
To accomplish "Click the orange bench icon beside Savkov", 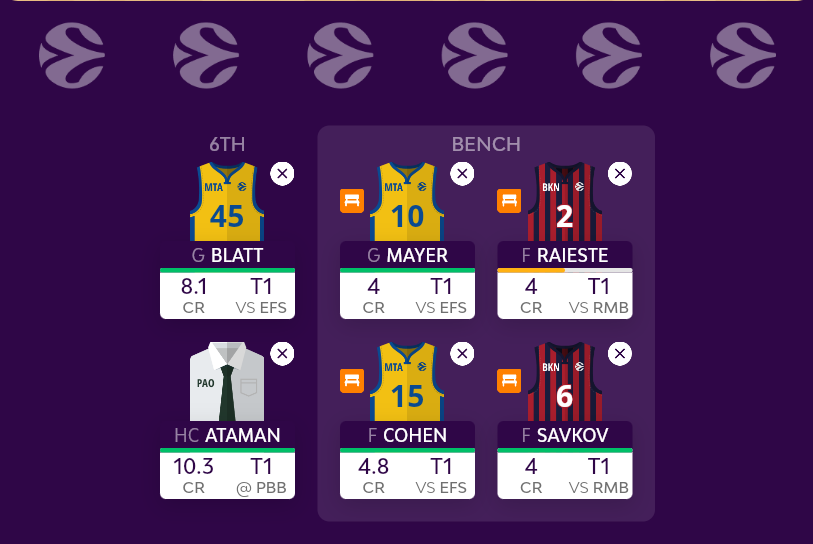I will (x=509, y=380).
